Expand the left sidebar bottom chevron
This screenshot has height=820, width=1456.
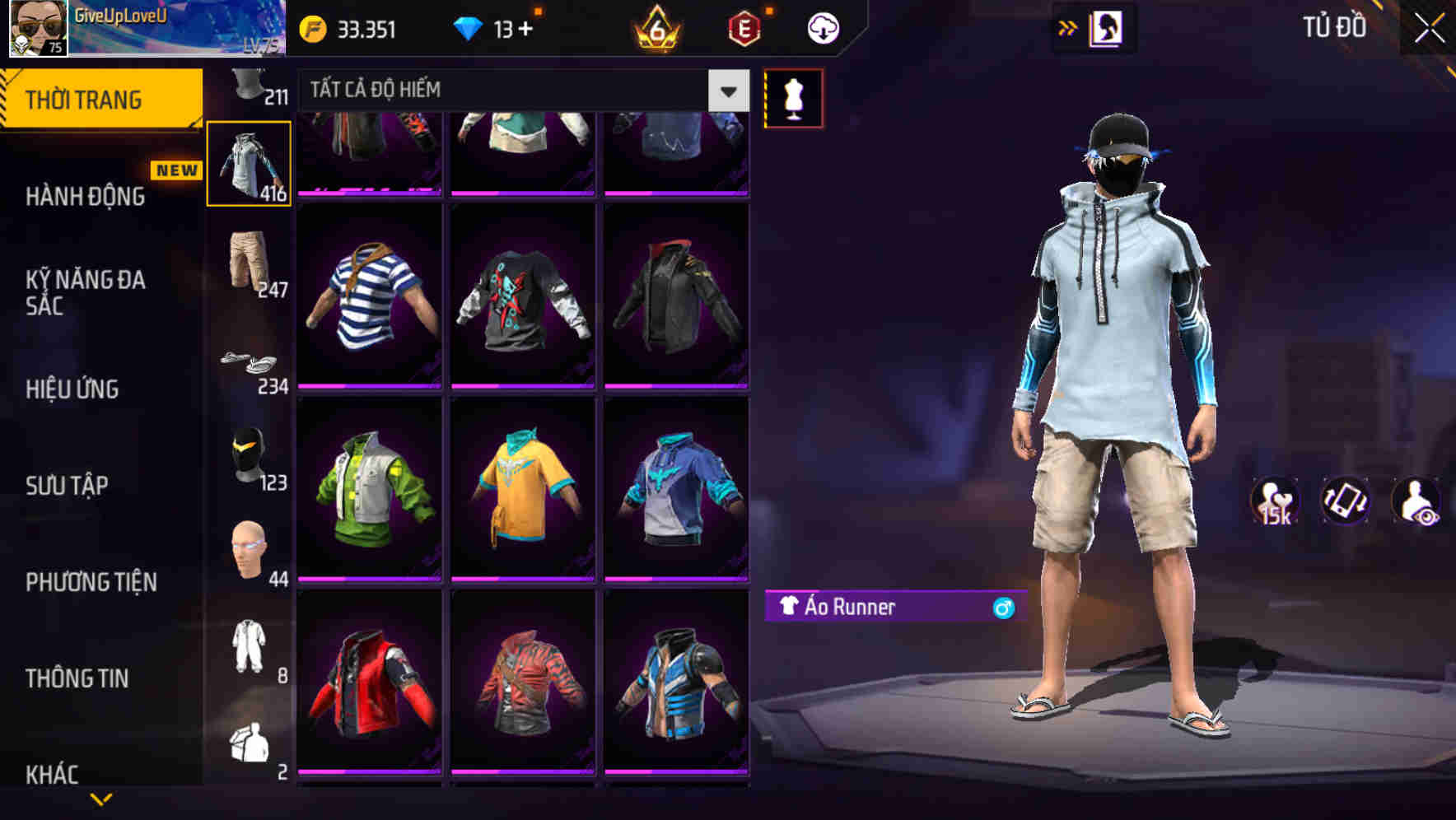[101, 800]
